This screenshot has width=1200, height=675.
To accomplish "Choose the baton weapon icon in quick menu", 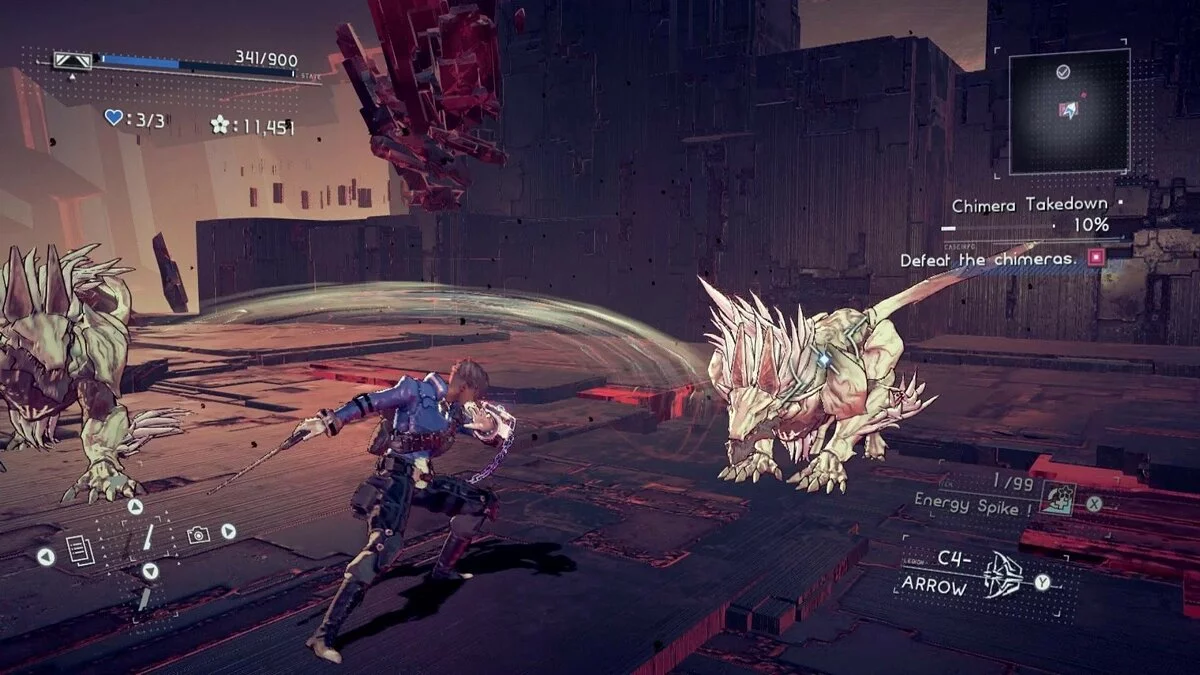I will [148, 537].
